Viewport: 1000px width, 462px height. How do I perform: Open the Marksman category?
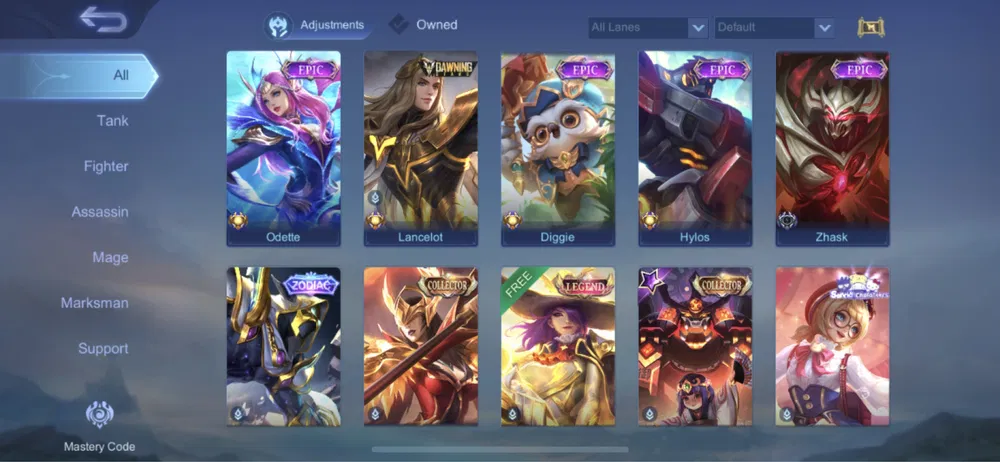click(x=95, y=303)
